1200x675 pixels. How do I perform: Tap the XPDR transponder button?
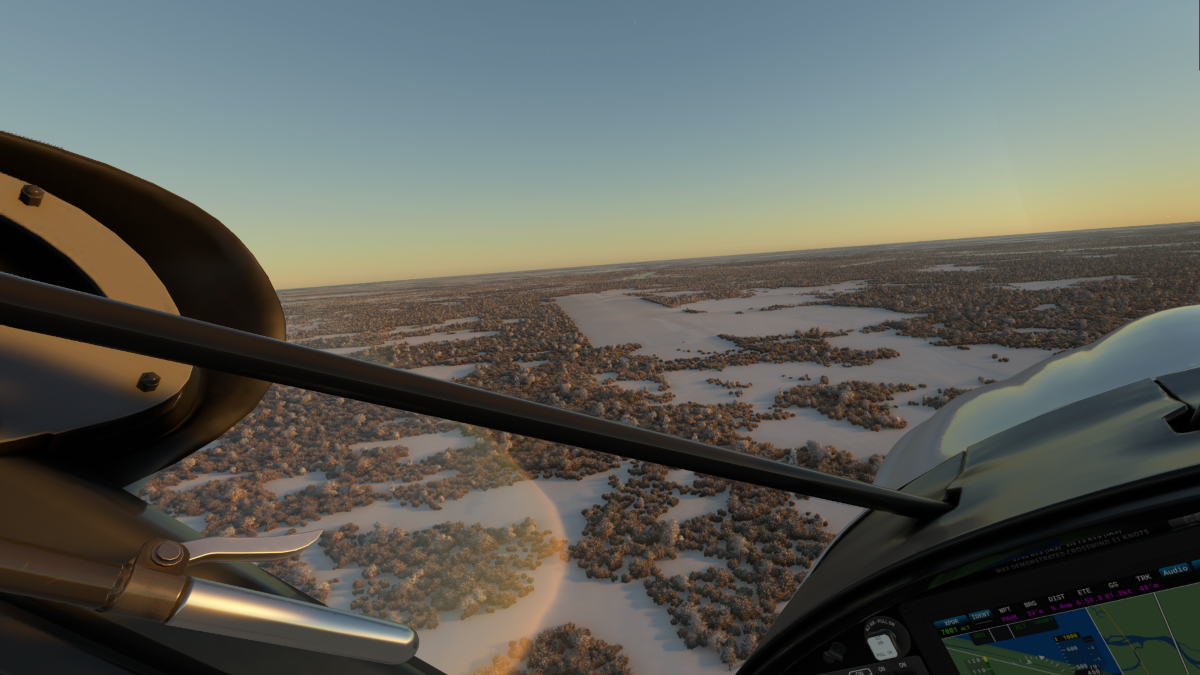954,624
